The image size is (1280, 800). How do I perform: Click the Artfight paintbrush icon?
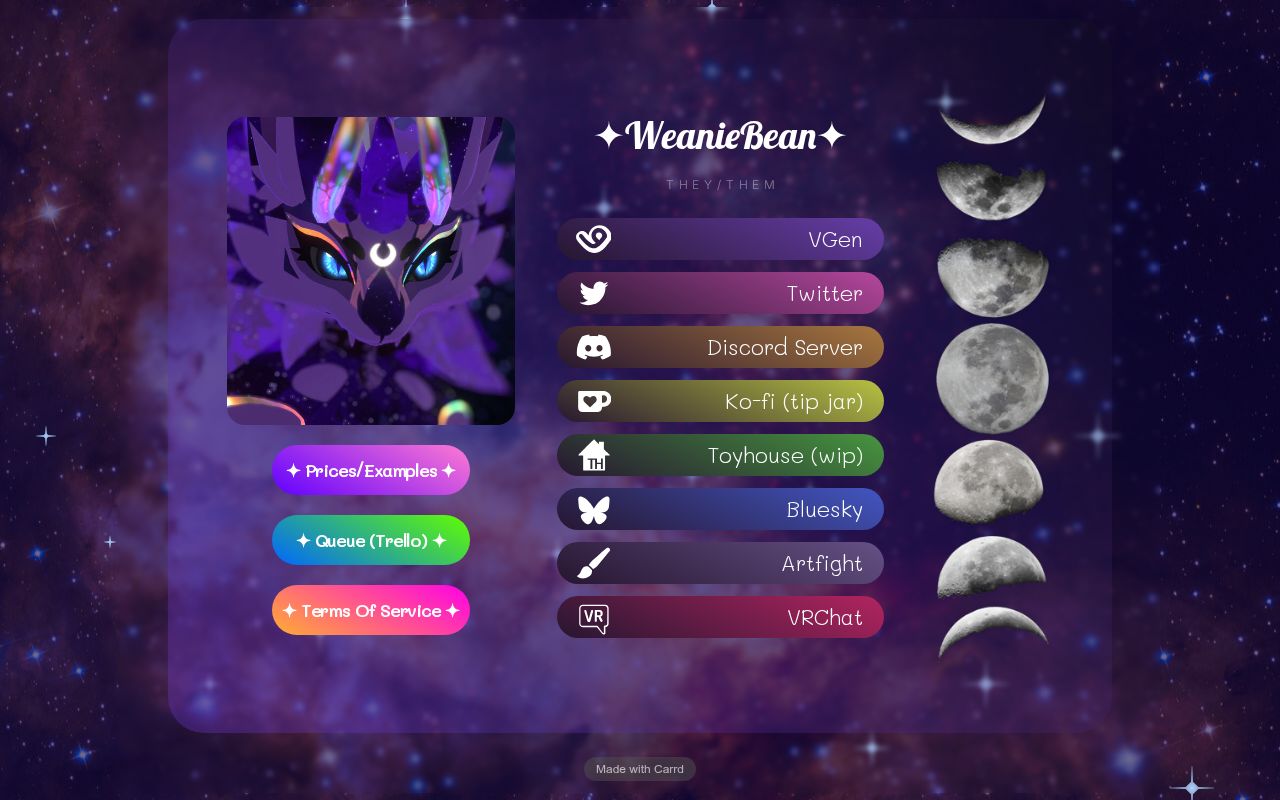[x=593, y=563]
